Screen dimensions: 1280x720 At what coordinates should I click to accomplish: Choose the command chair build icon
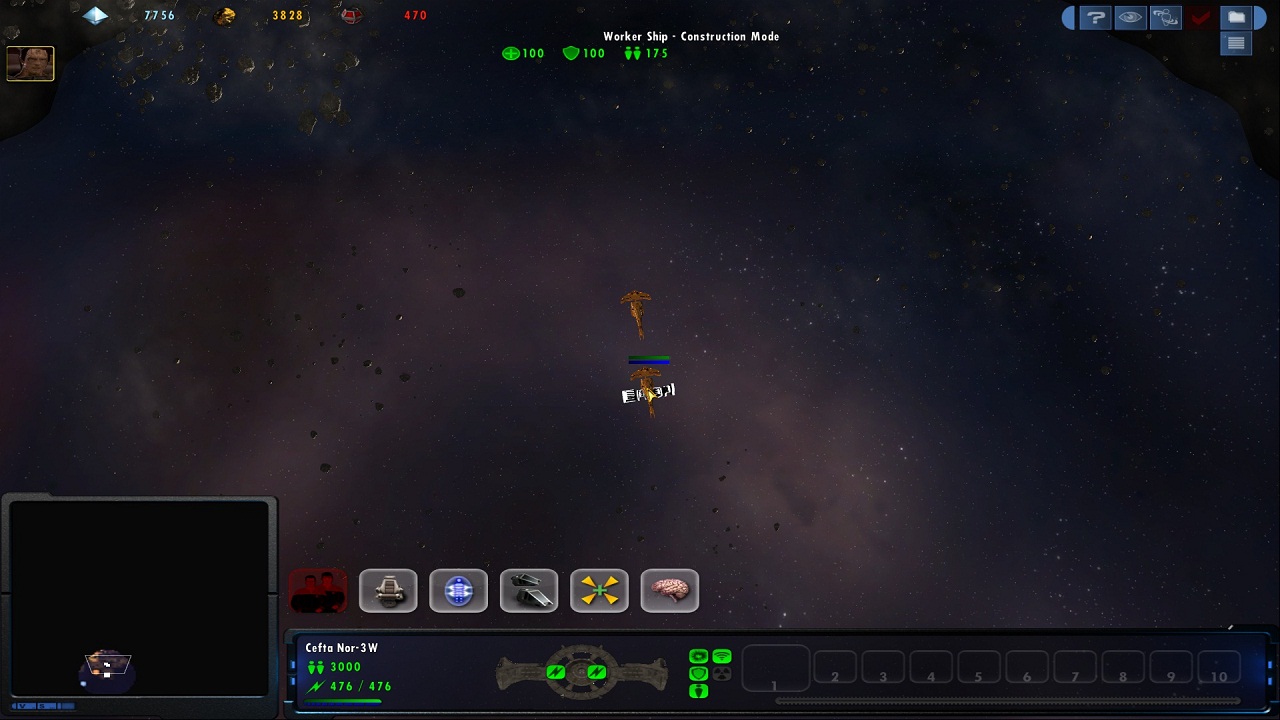pyautogui.click(x=388, y=591)
